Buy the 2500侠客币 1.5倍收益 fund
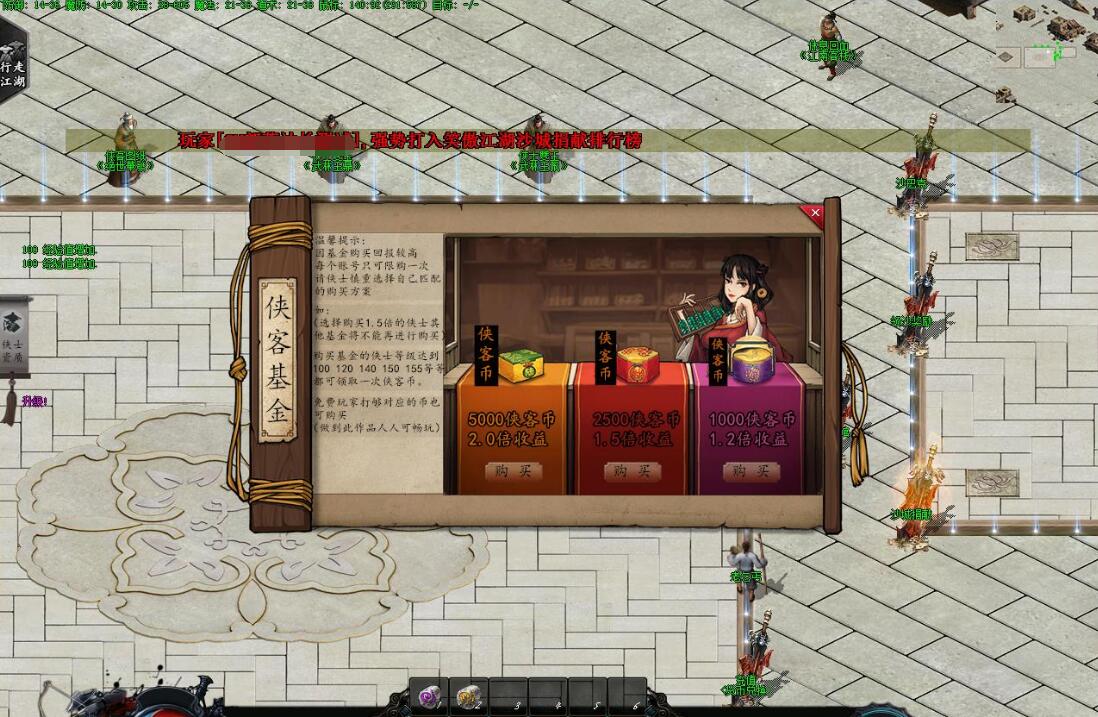 pos(632,471)
